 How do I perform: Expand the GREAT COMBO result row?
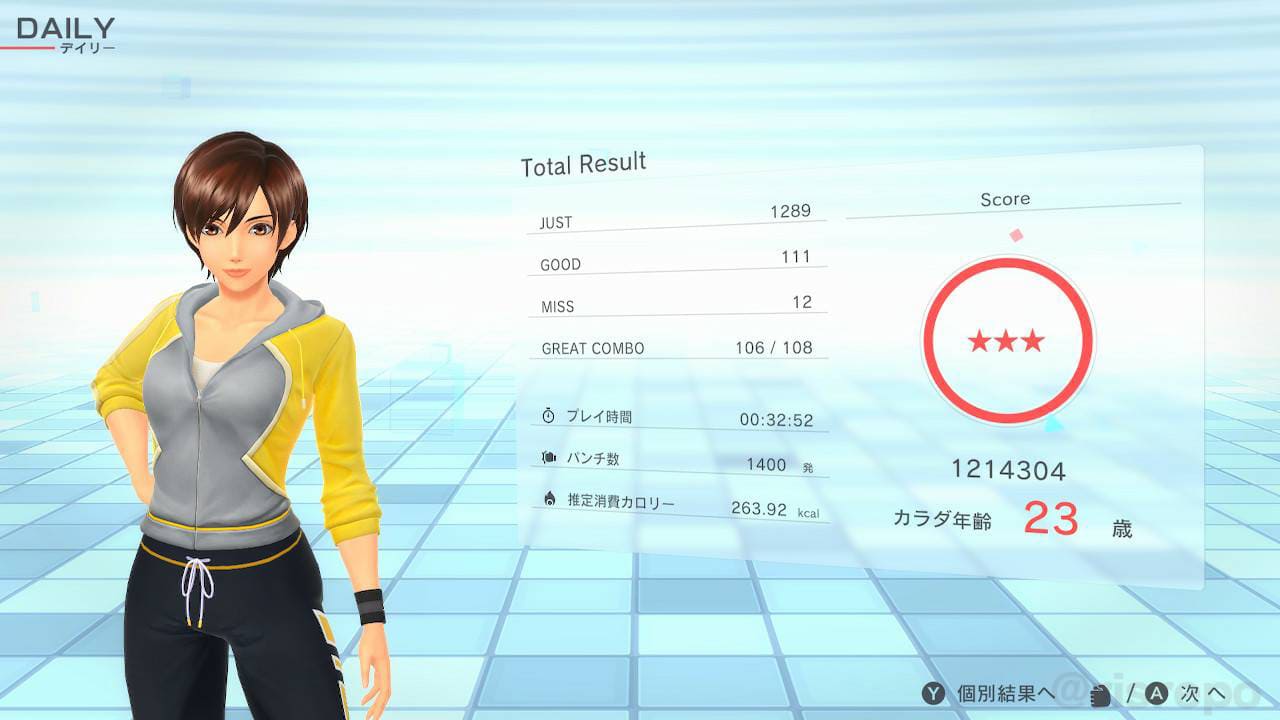(x=677, y=347)
